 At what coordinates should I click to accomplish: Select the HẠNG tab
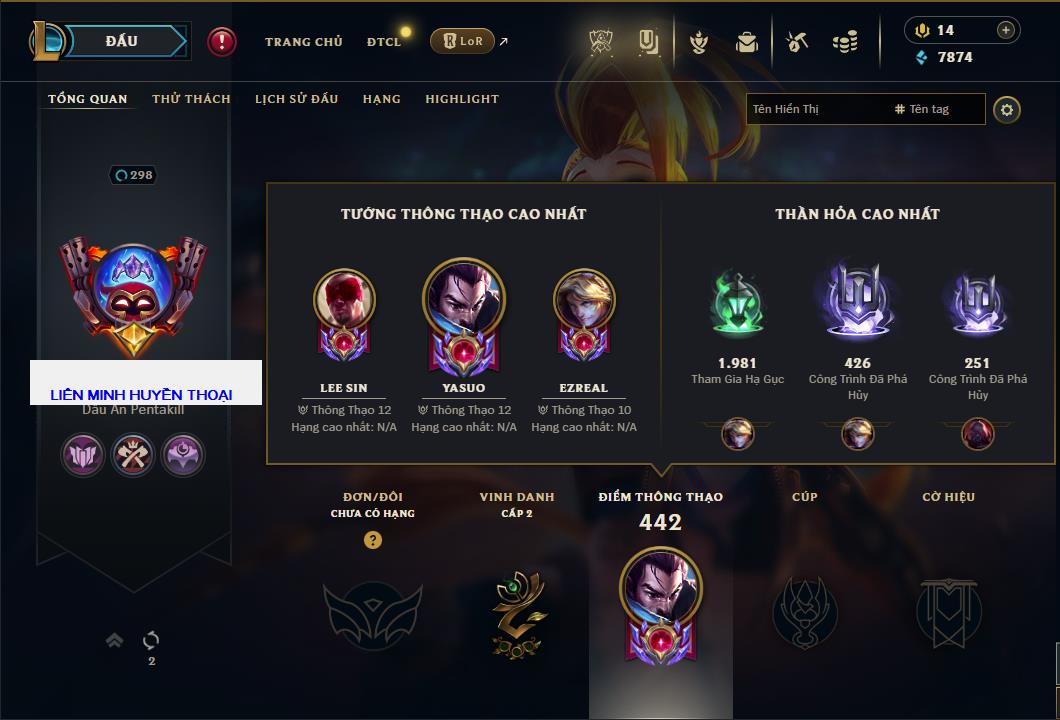click(x=381, y=99)
